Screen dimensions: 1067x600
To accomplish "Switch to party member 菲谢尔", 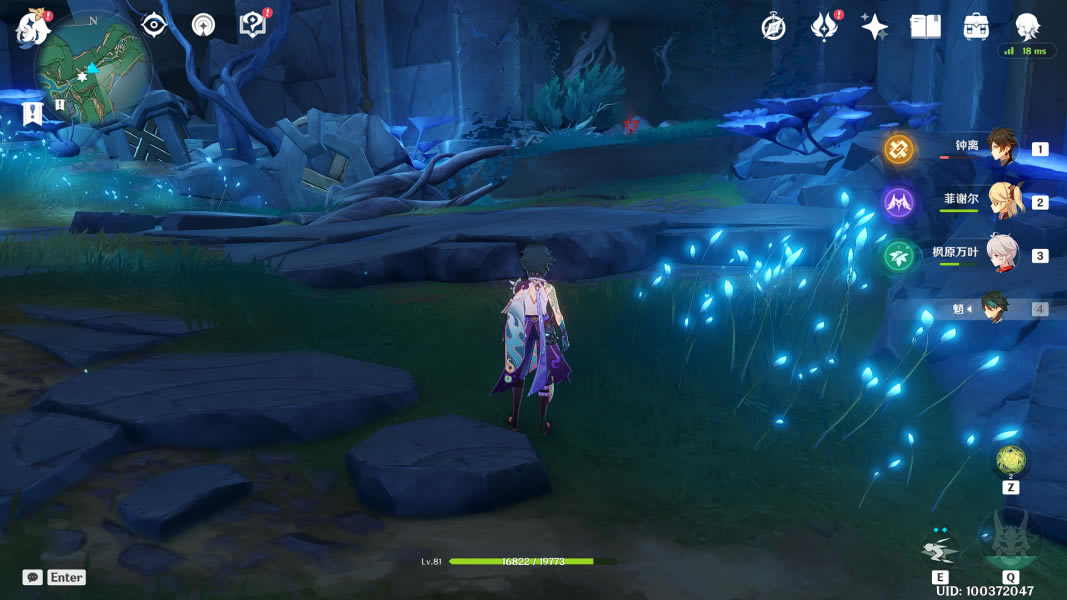I will coord(1000,201).
